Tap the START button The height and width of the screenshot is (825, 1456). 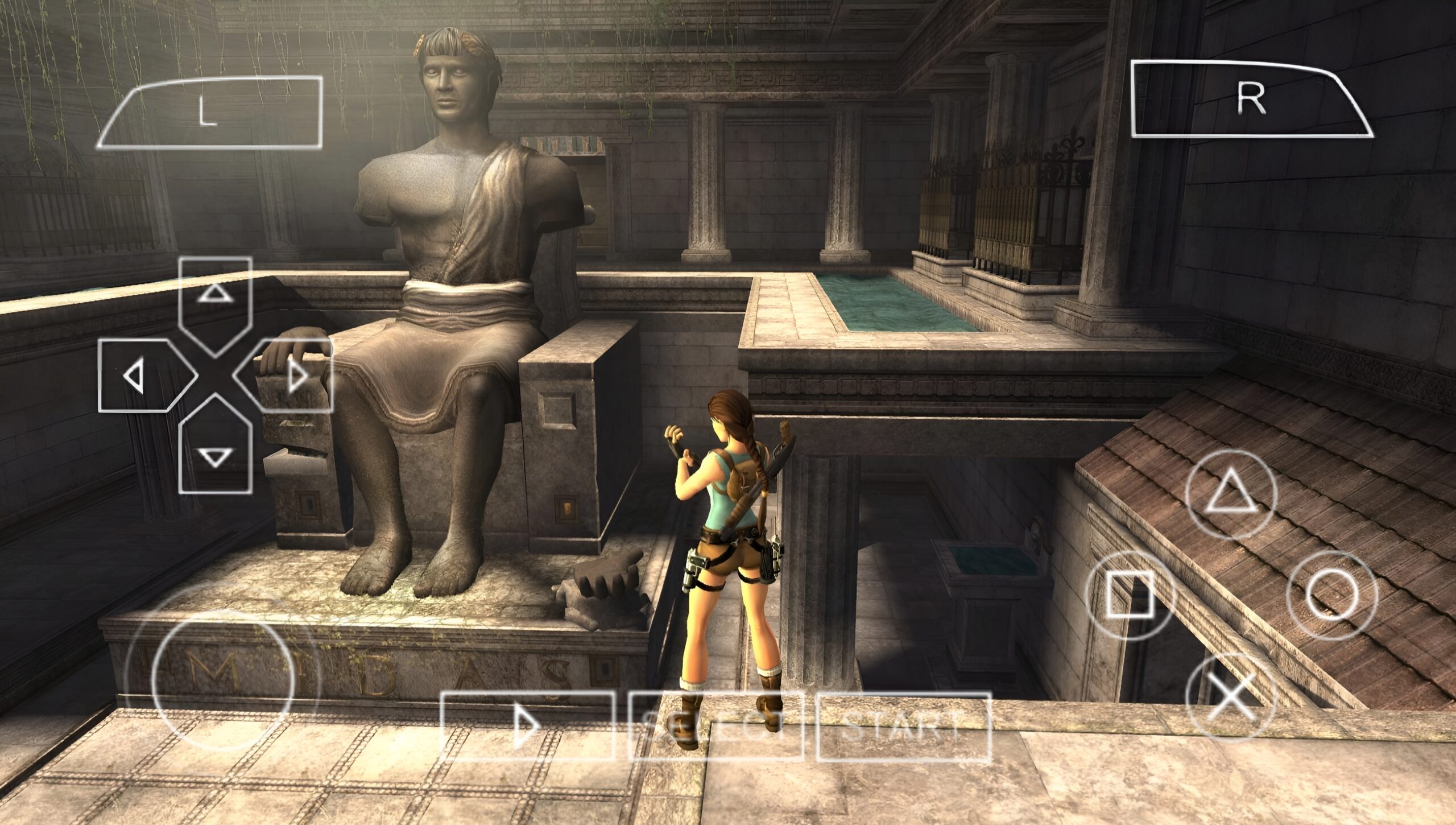tap(904, 726)
